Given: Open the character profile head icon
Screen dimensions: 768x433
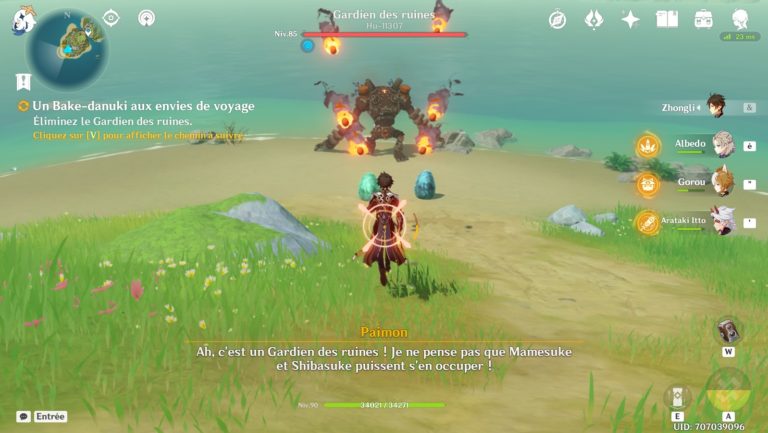Looking at the screenshot, I should click(740, 19).
